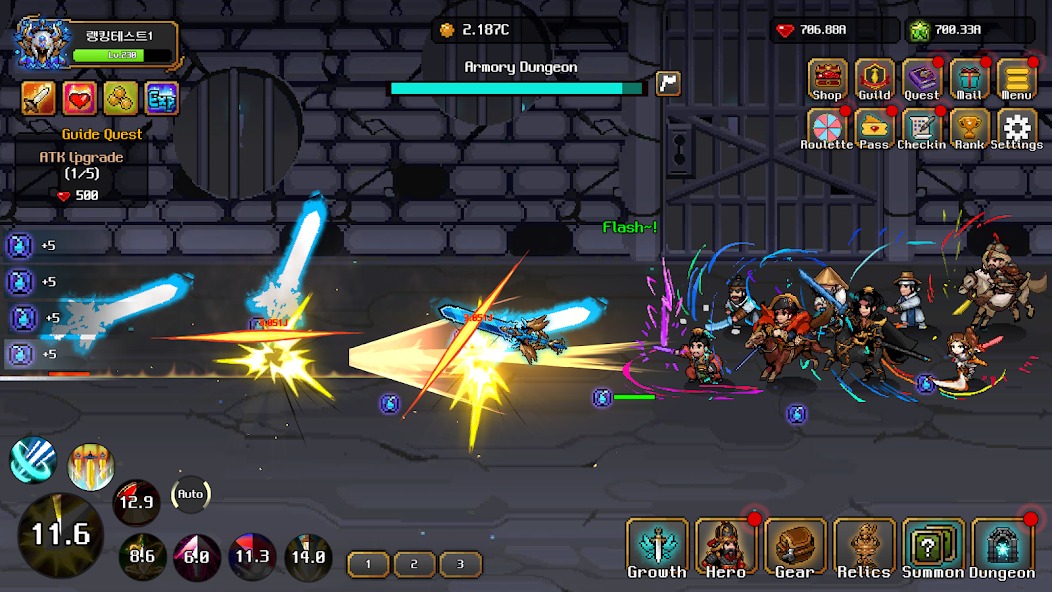Open the Pass rewards
This screenshot has width=1052, height=592.
point(874,128)
